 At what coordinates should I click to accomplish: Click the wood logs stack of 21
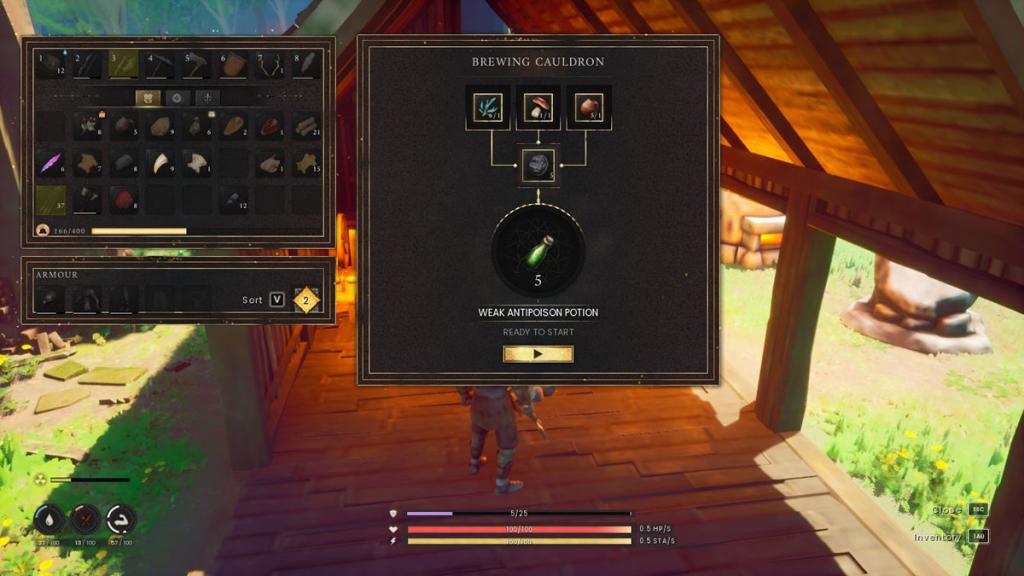pyautogui.click(x=306, y=126)
